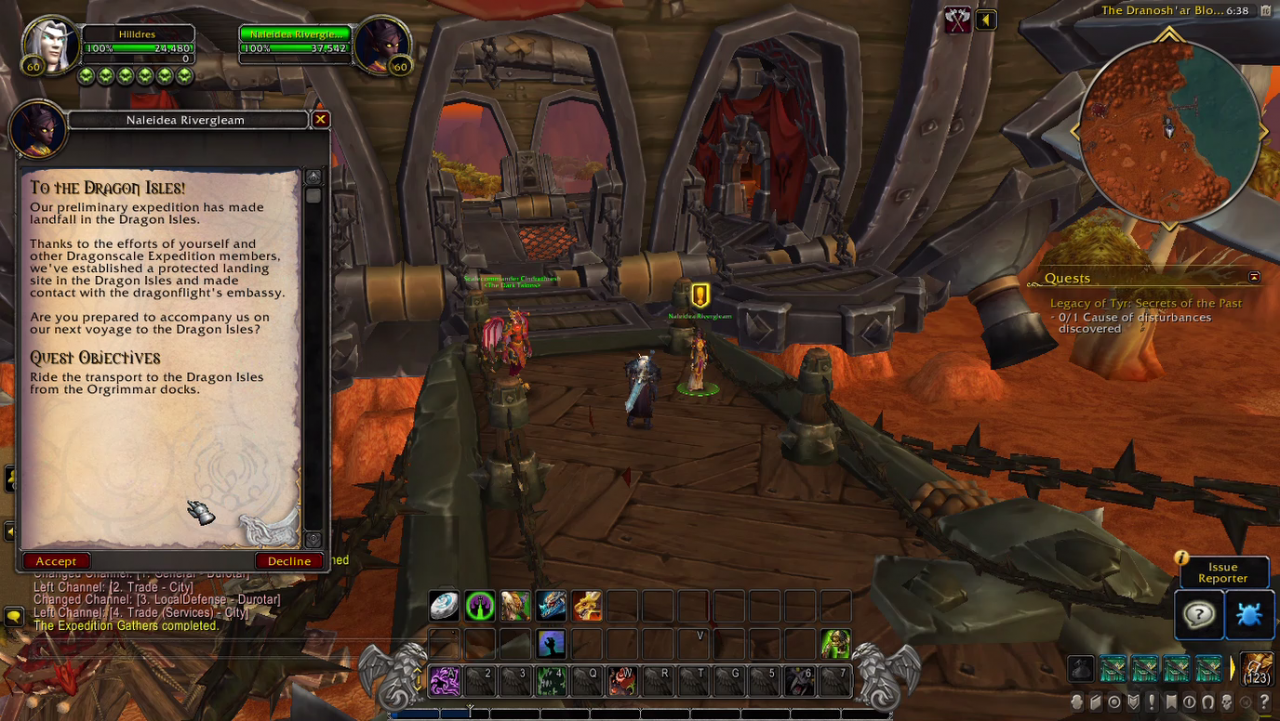Decline the quest from Naleidea Rivergleam
1280x721 pixels.
point(289,561)
